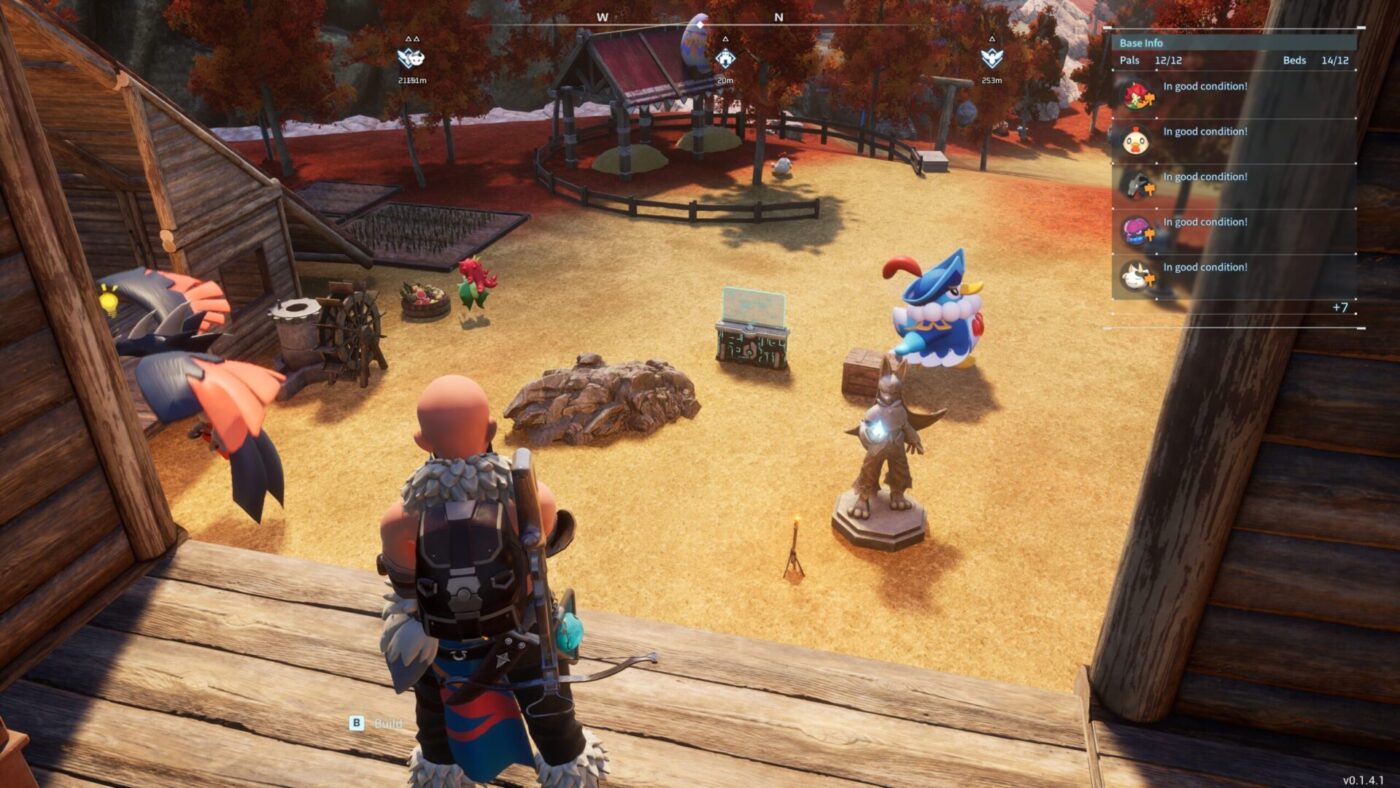Select the dark gray bird pal row
Image resolution: width=1400 pixels, height=788 pixels.
1234,185
